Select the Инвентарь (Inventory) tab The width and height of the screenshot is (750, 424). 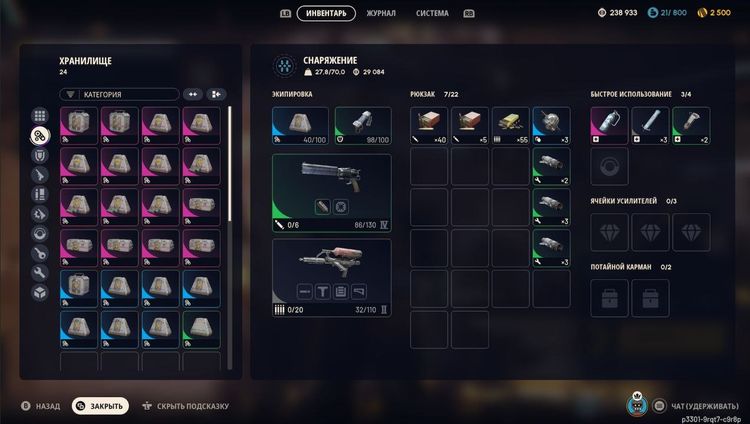click(x=326, y=13)
